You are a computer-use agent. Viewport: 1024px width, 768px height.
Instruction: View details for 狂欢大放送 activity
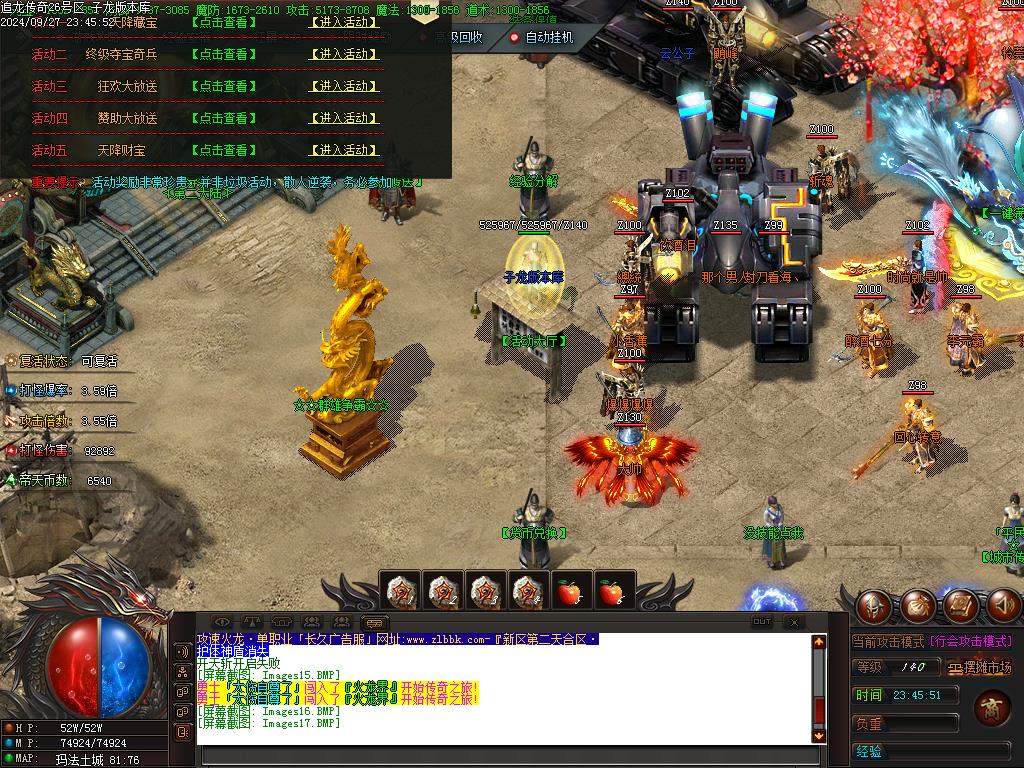click(x=223, y=86)
